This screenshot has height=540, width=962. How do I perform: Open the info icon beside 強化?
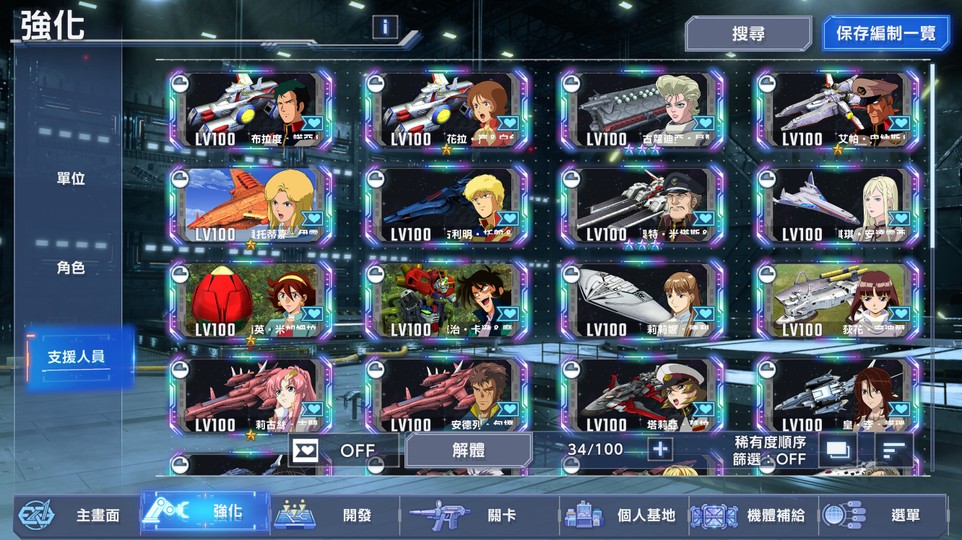tap(385, 27)
